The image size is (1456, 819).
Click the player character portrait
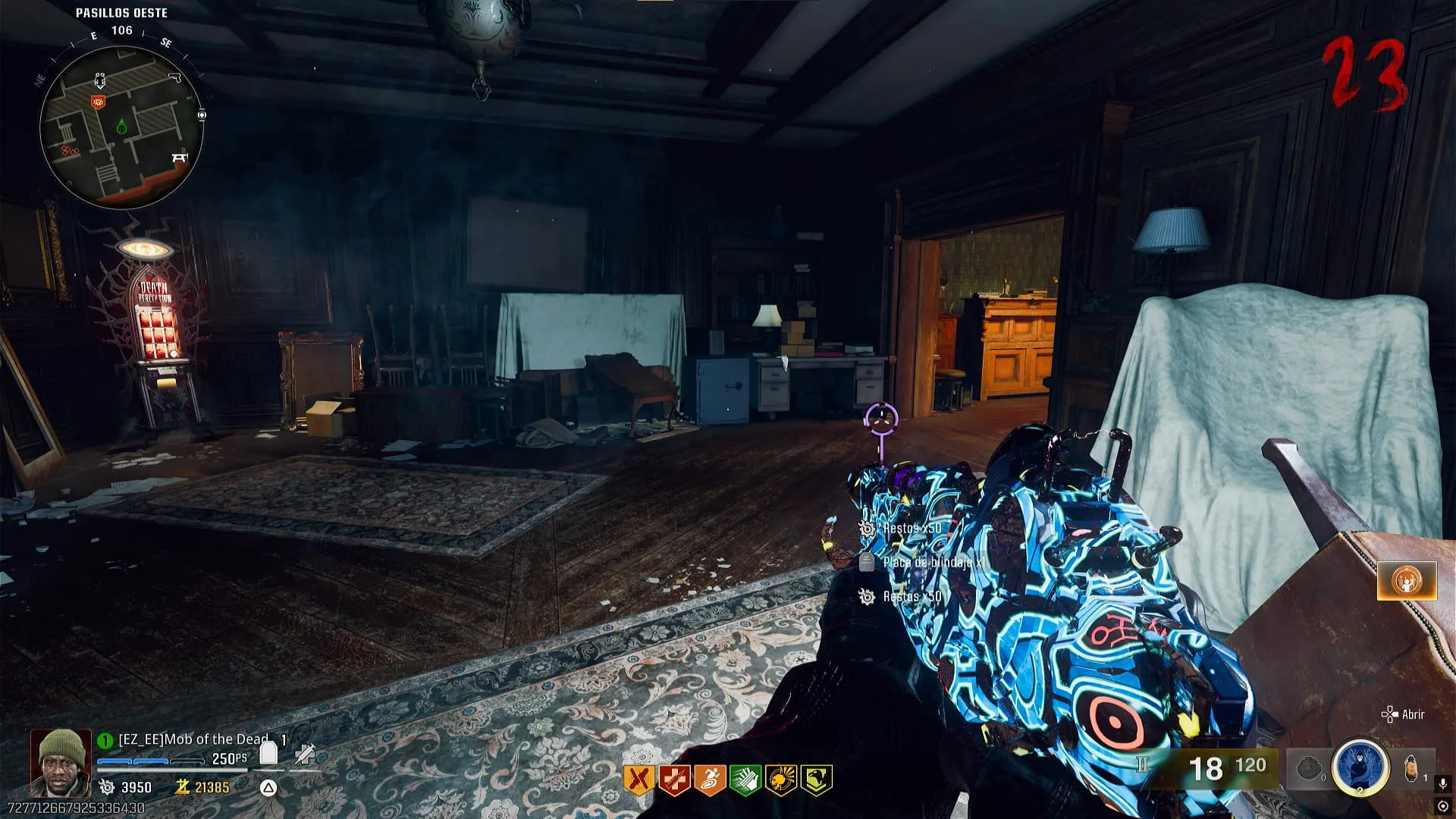click(x=61, y=761)
